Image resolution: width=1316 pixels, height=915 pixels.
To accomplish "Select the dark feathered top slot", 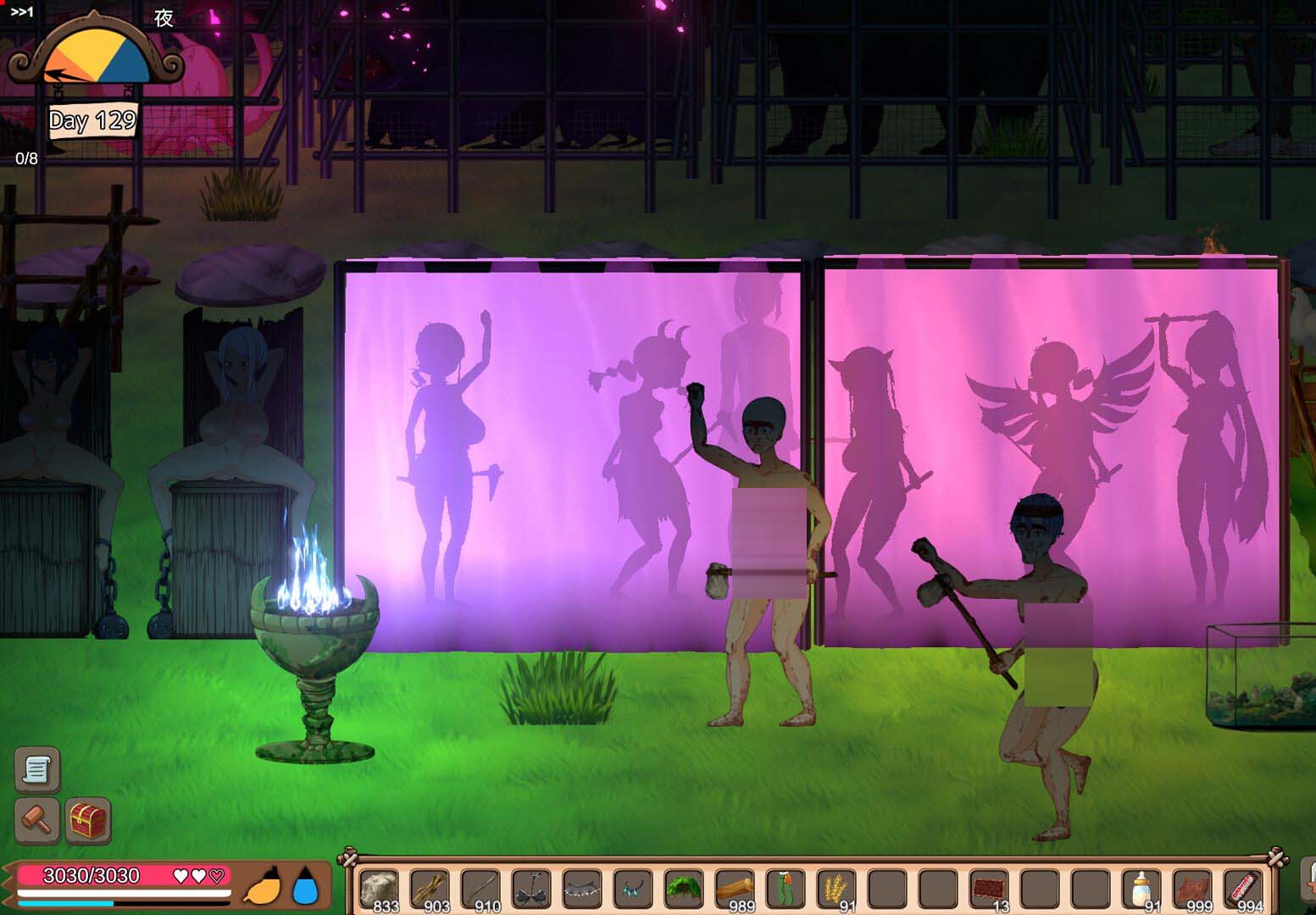I will point(531,890).
